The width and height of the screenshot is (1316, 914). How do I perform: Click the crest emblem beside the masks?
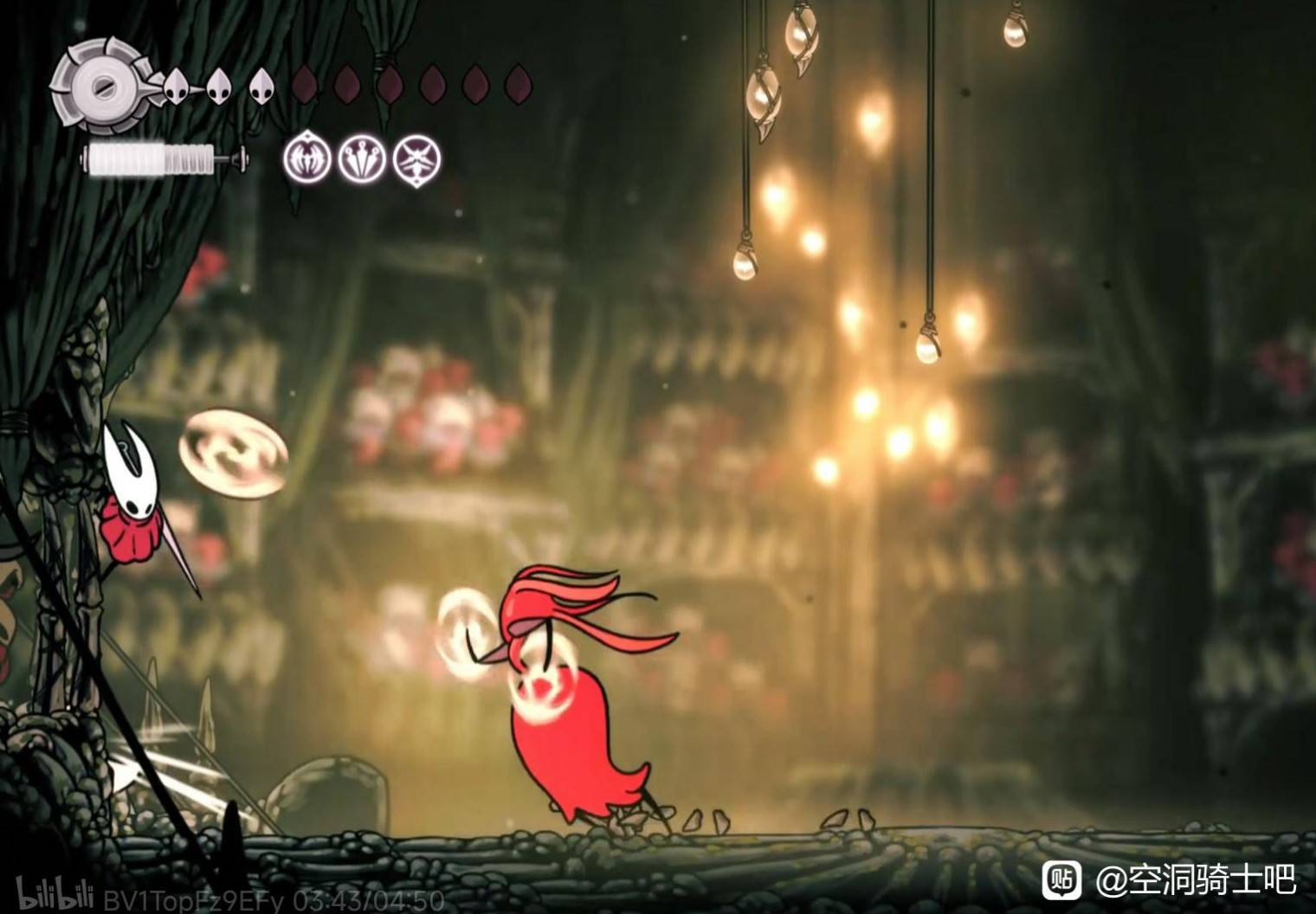(x=98, y=85)
